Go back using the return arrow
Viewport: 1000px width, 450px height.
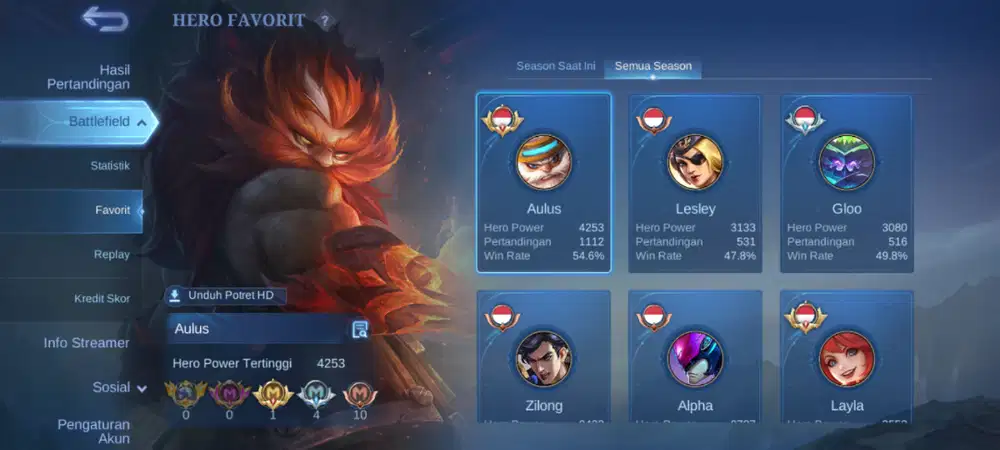[104, 18]
